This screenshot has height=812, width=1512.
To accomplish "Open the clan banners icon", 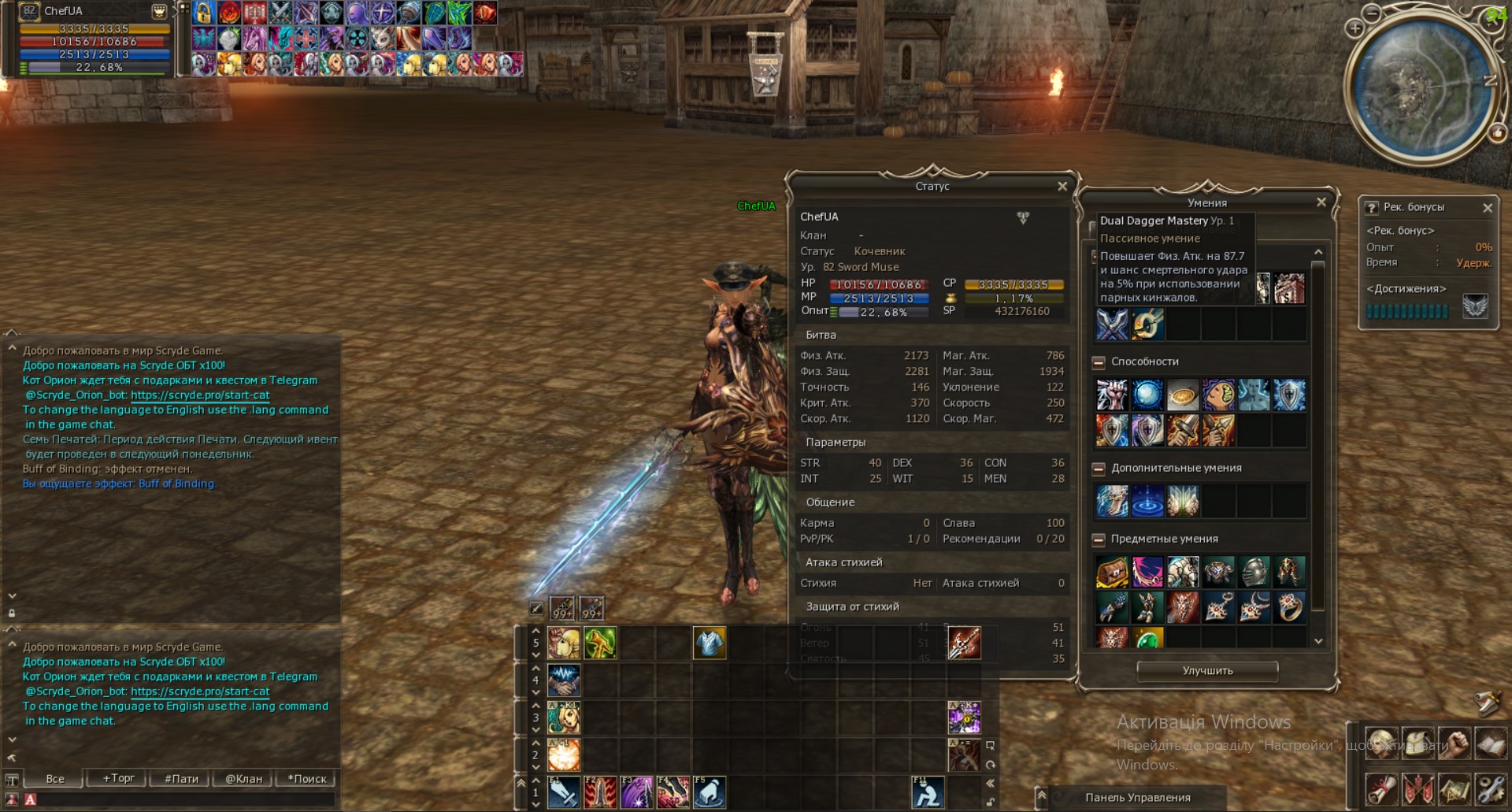I will point(1417,790).
